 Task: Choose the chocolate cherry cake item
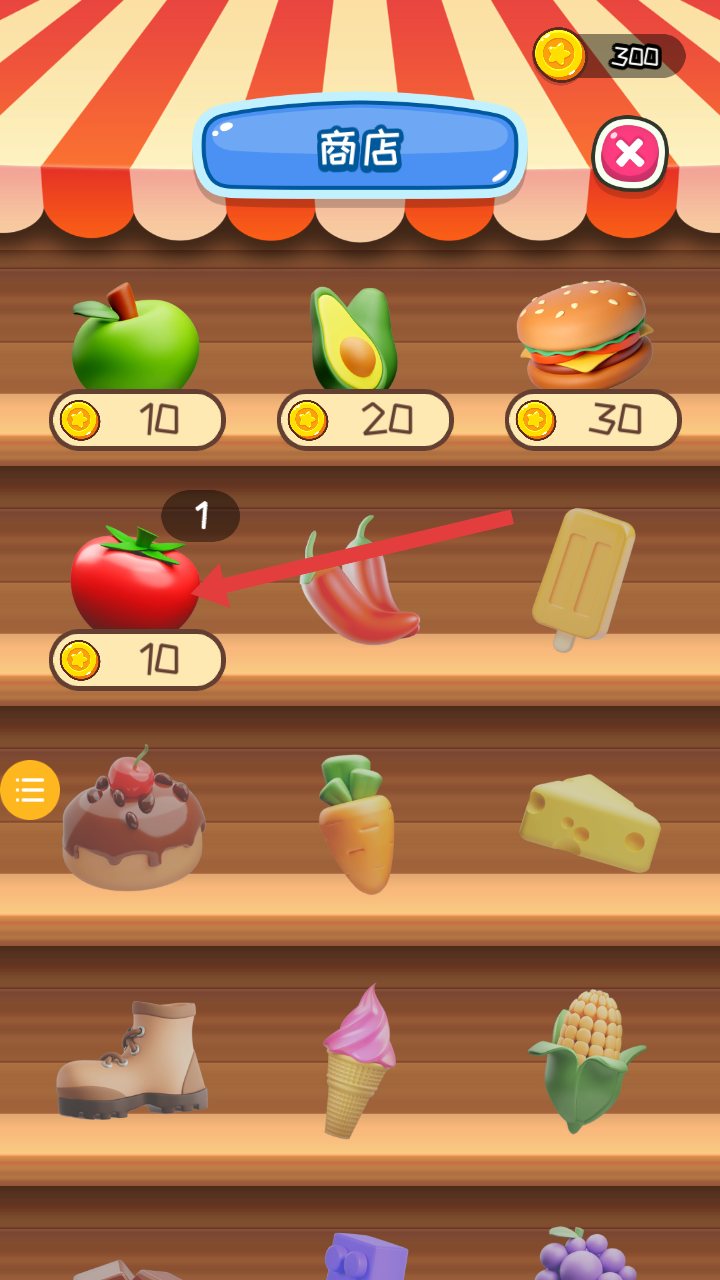coord(133,820)
